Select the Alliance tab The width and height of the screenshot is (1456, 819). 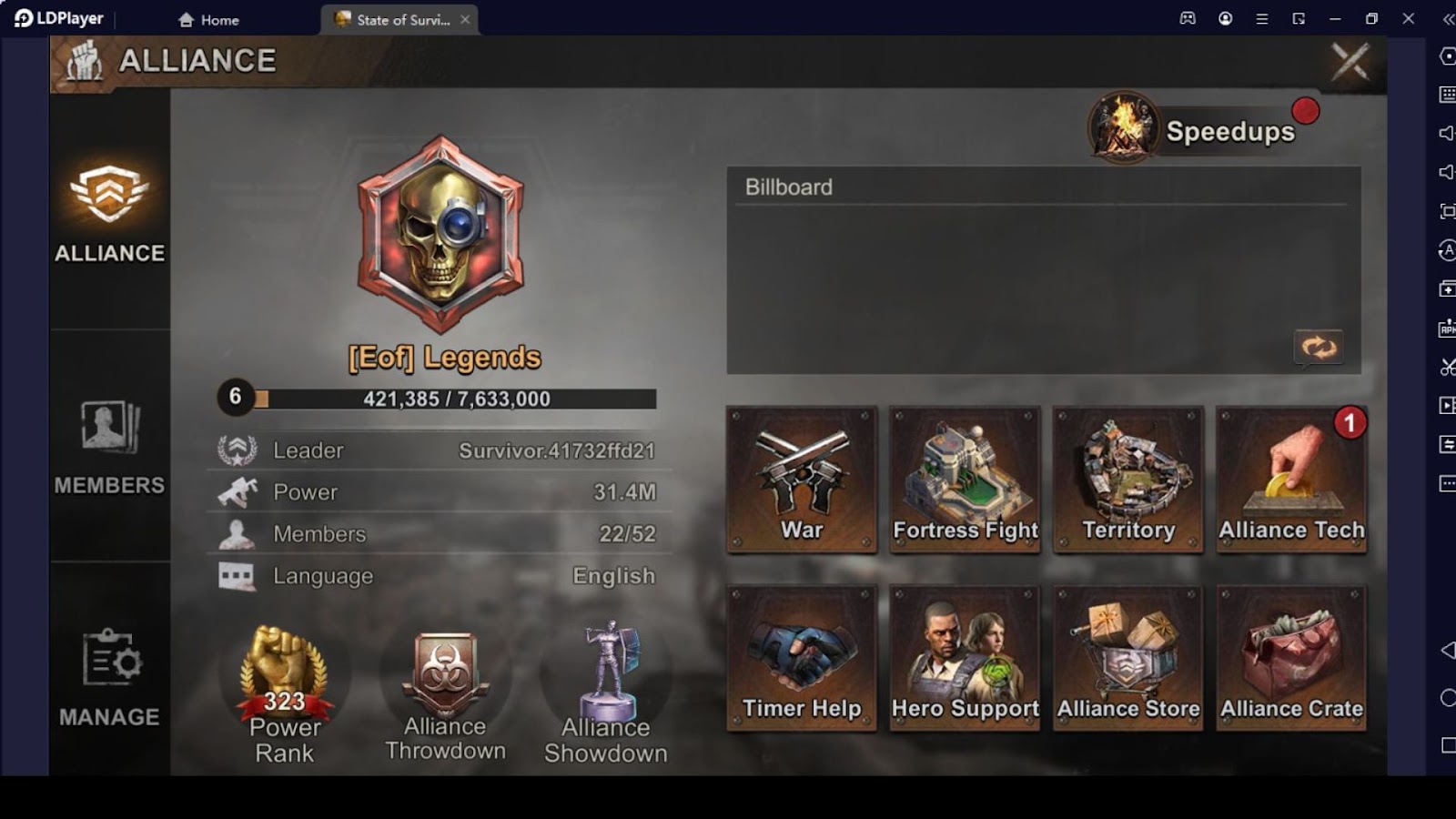click(x=109, y=214)
